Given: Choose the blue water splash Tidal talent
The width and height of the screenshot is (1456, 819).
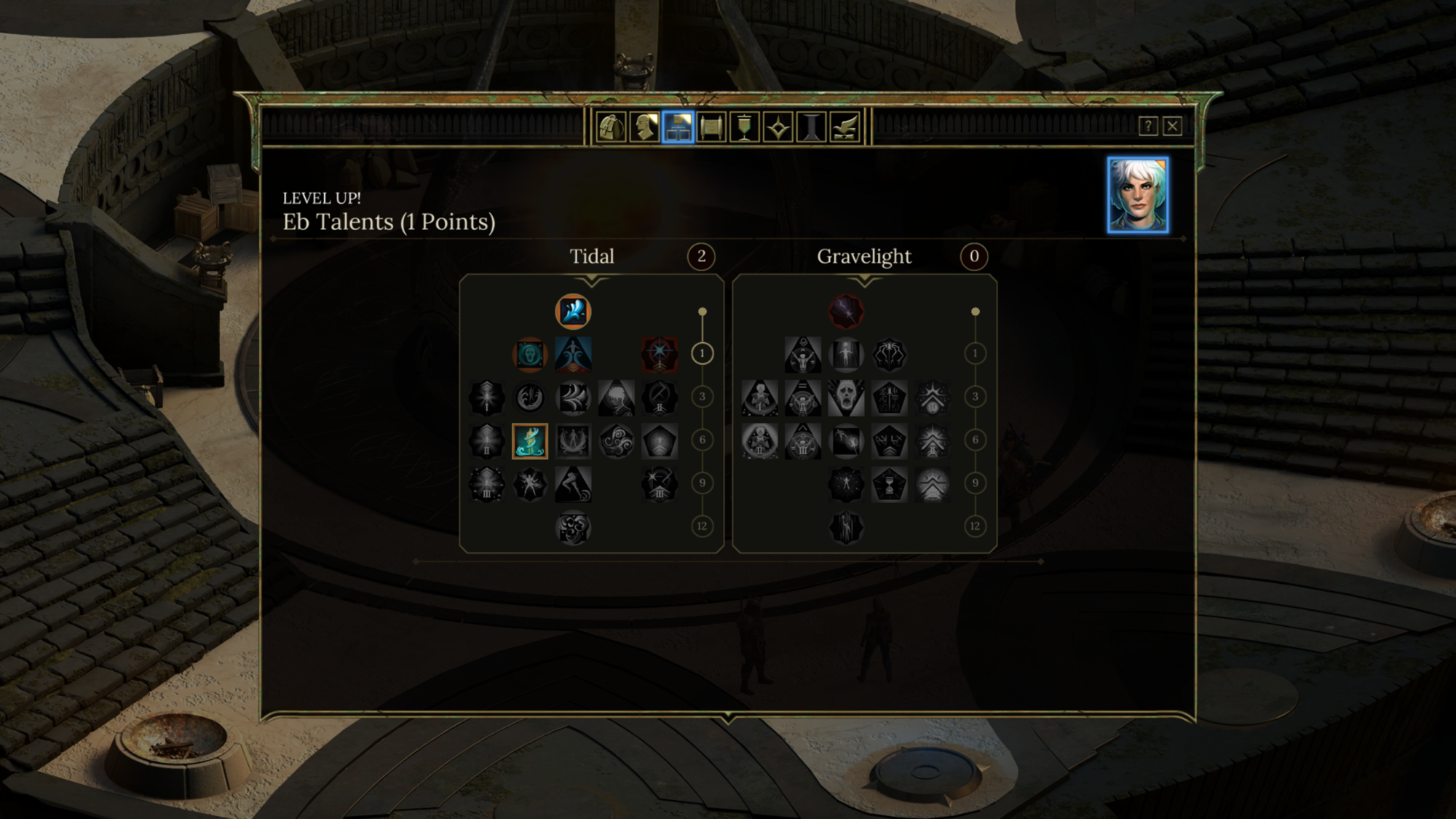Looking at the screenshot, I should [x=573, y=312].
